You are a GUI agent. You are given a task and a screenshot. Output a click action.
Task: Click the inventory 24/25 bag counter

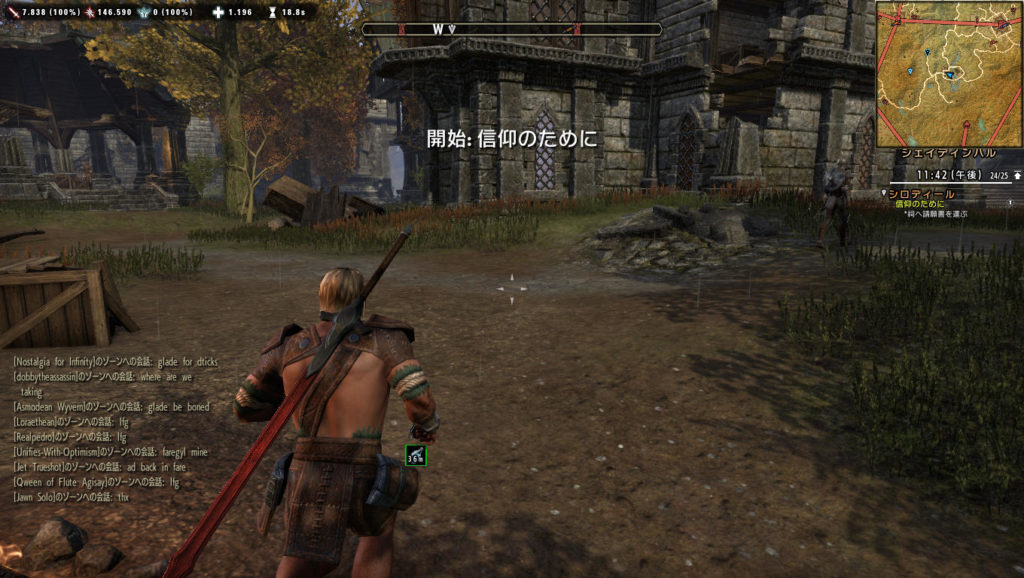tap(998, 175)
